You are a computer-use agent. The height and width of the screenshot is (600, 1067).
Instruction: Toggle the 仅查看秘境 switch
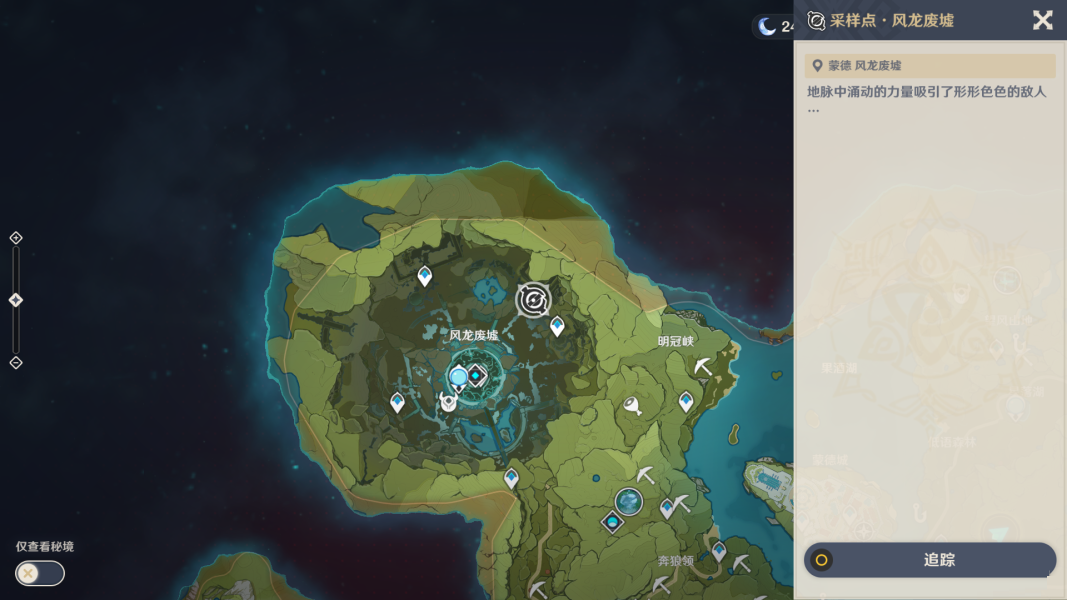tap(40, 573)
